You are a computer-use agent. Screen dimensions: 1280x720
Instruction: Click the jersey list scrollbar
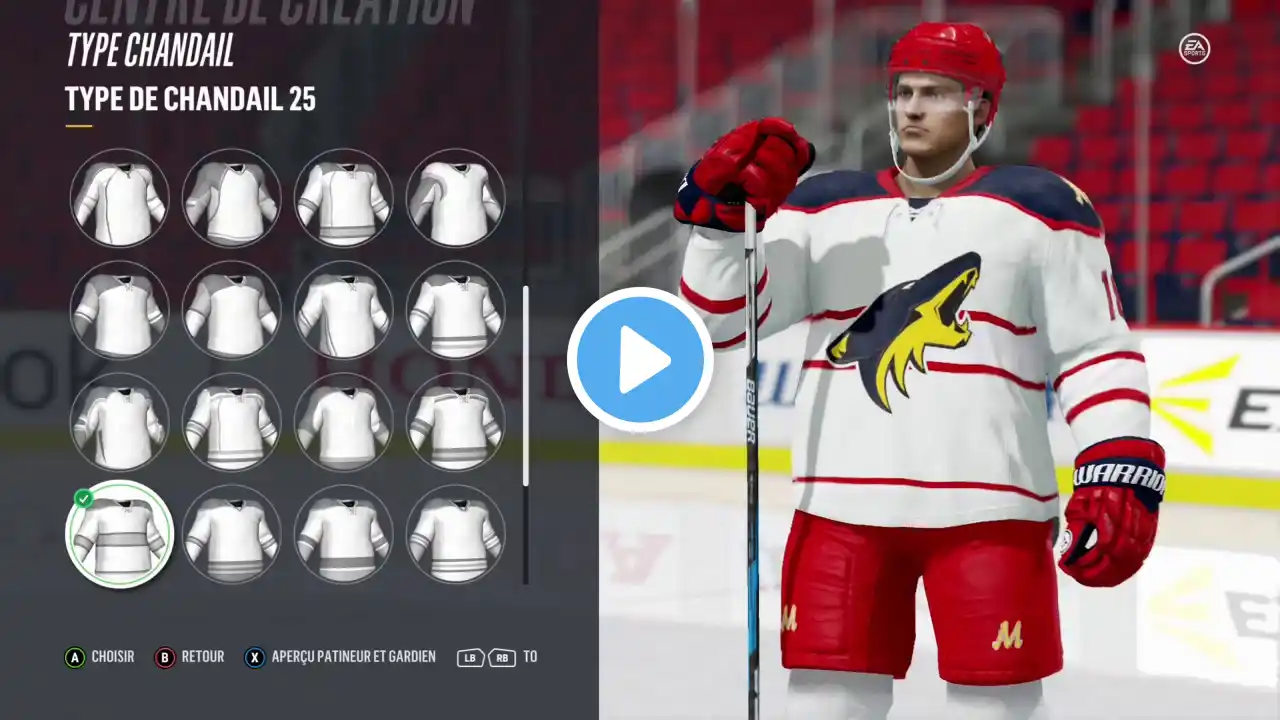526,385
